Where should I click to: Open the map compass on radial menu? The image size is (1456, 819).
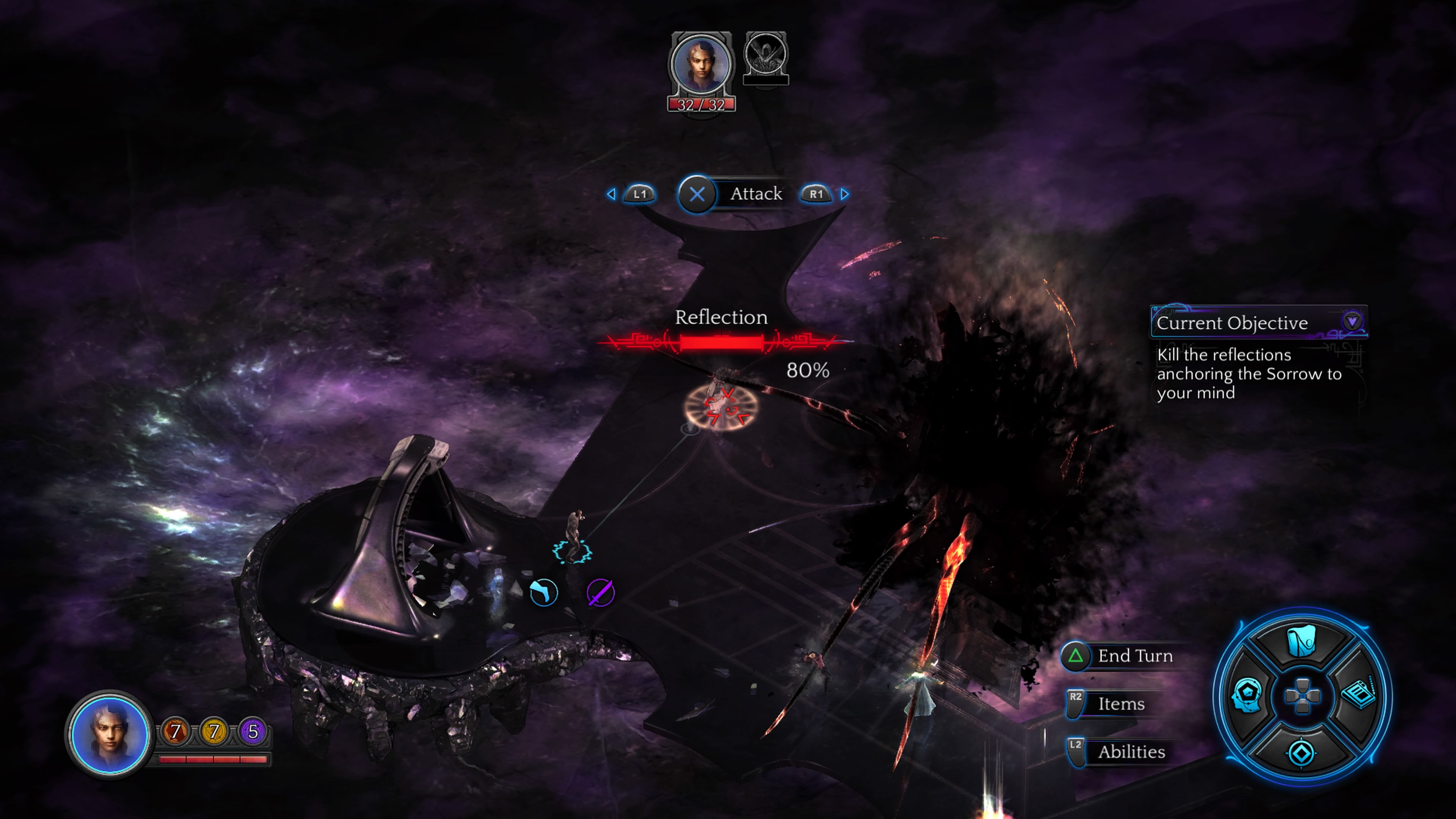tap(1301, 753)
